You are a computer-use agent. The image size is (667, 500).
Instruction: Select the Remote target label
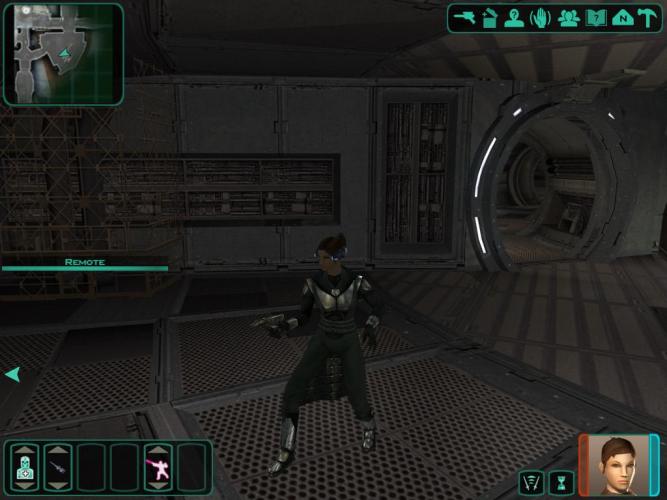[x=84, y=262]
